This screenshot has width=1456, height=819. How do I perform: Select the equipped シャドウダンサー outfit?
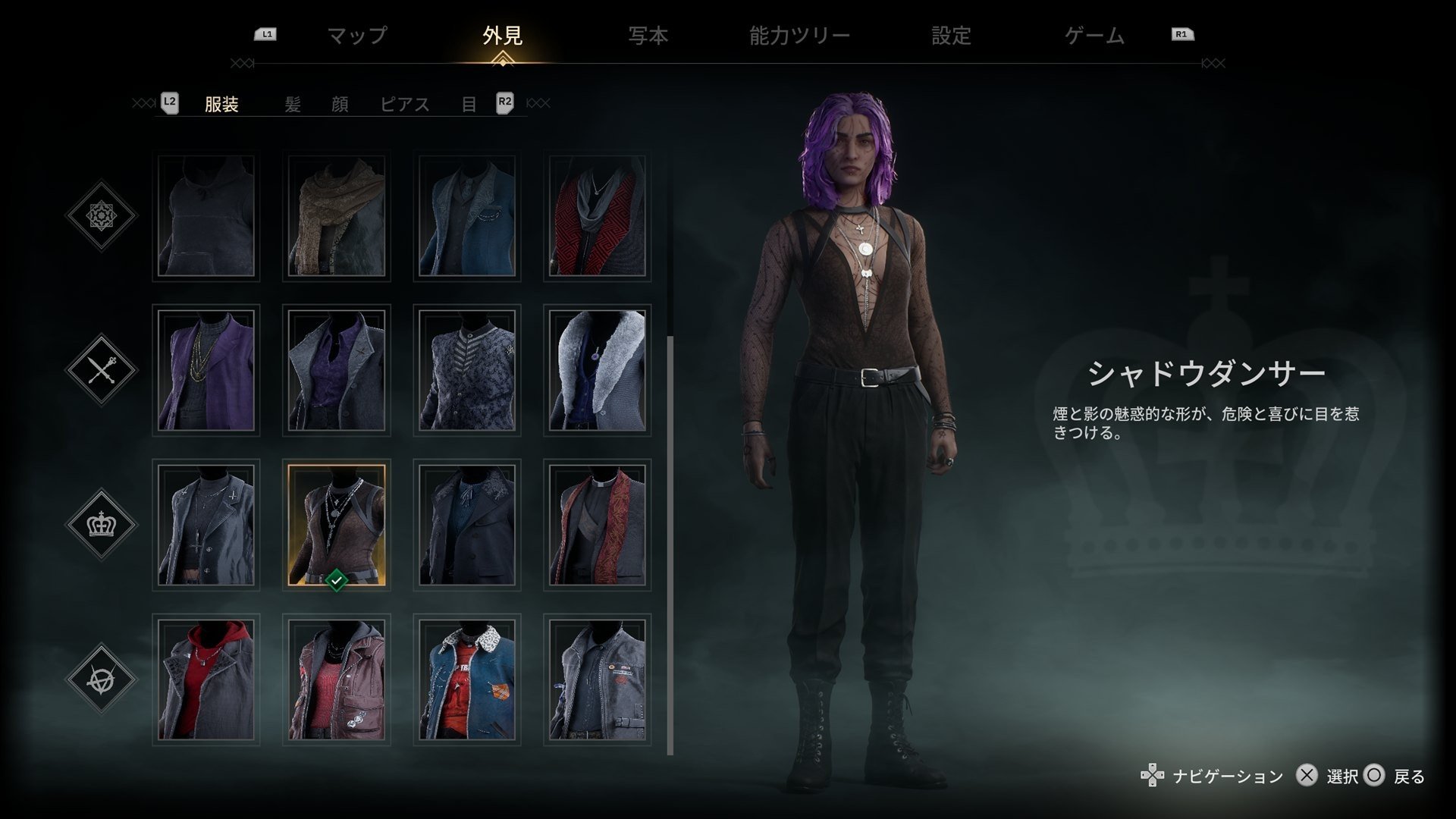tap(337, 525)
